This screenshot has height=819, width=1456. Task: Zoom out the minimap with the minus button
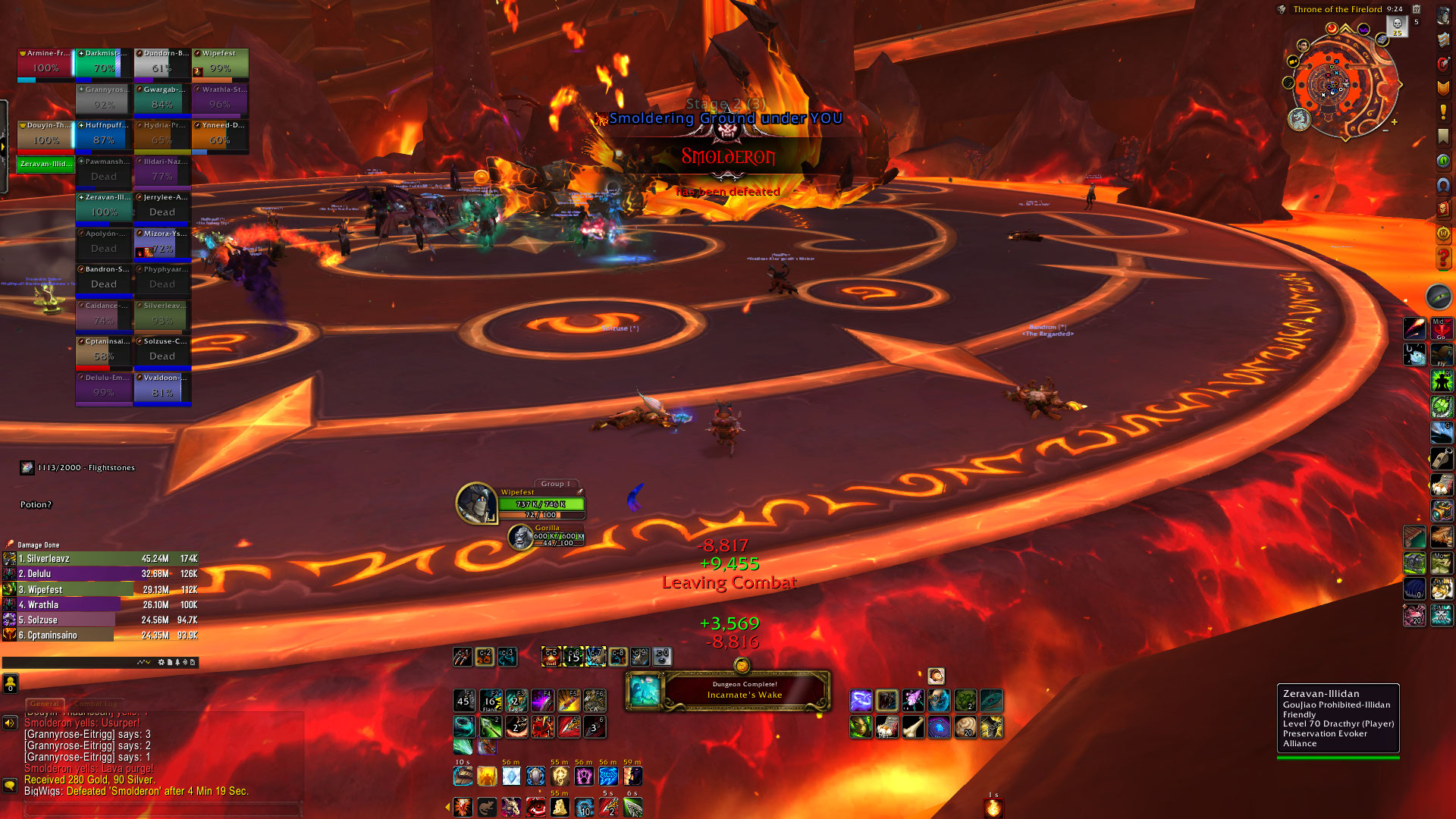pyautogui.click(x=1385, y=130)
